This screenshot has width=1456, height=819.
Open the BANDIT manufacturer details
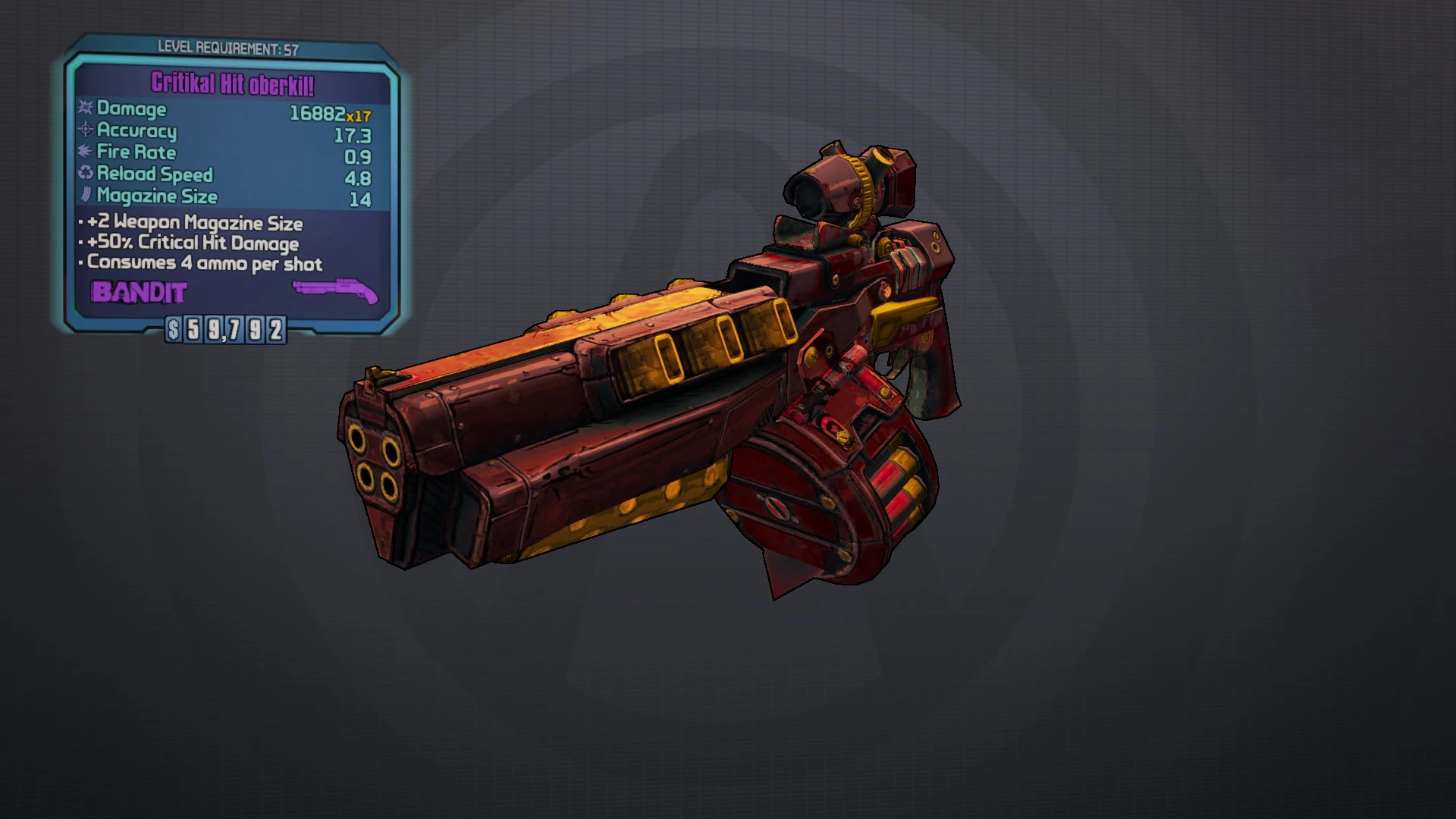point(139,292)
